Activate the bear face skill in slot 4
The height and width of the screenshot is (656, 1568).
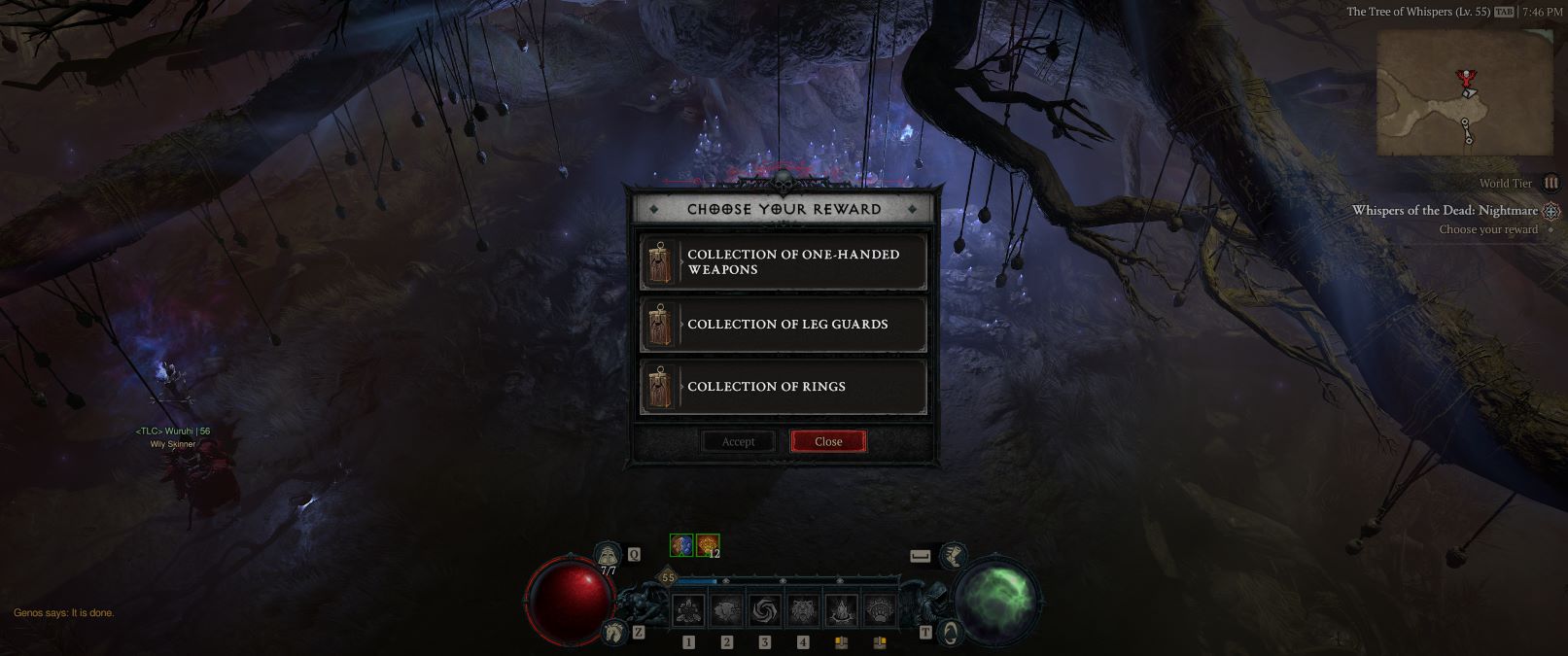click(x=802, y=610)
